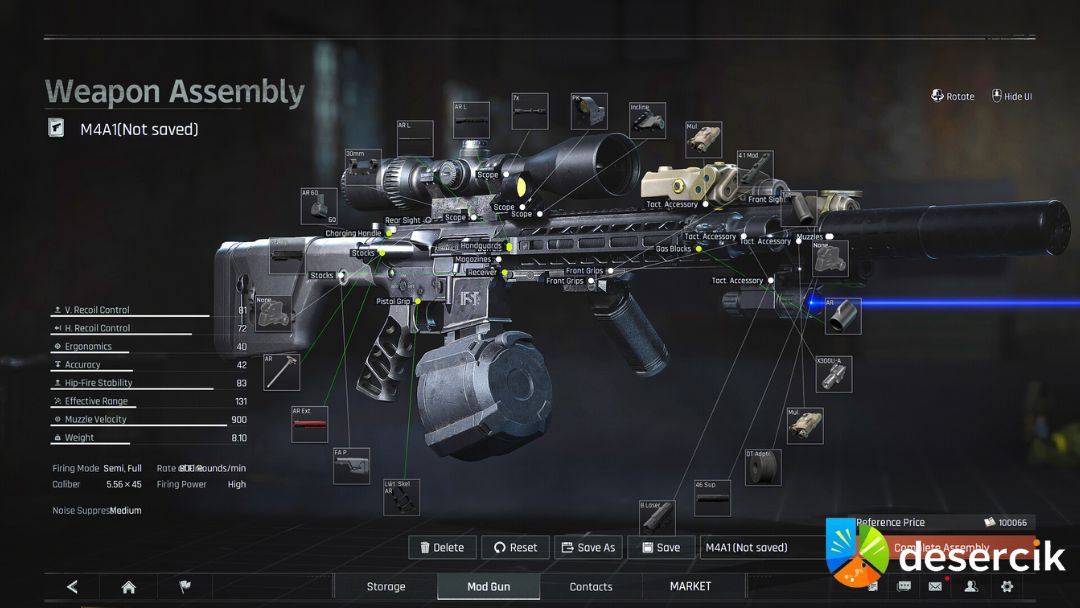Return to the home screen icon

[128, 587]
